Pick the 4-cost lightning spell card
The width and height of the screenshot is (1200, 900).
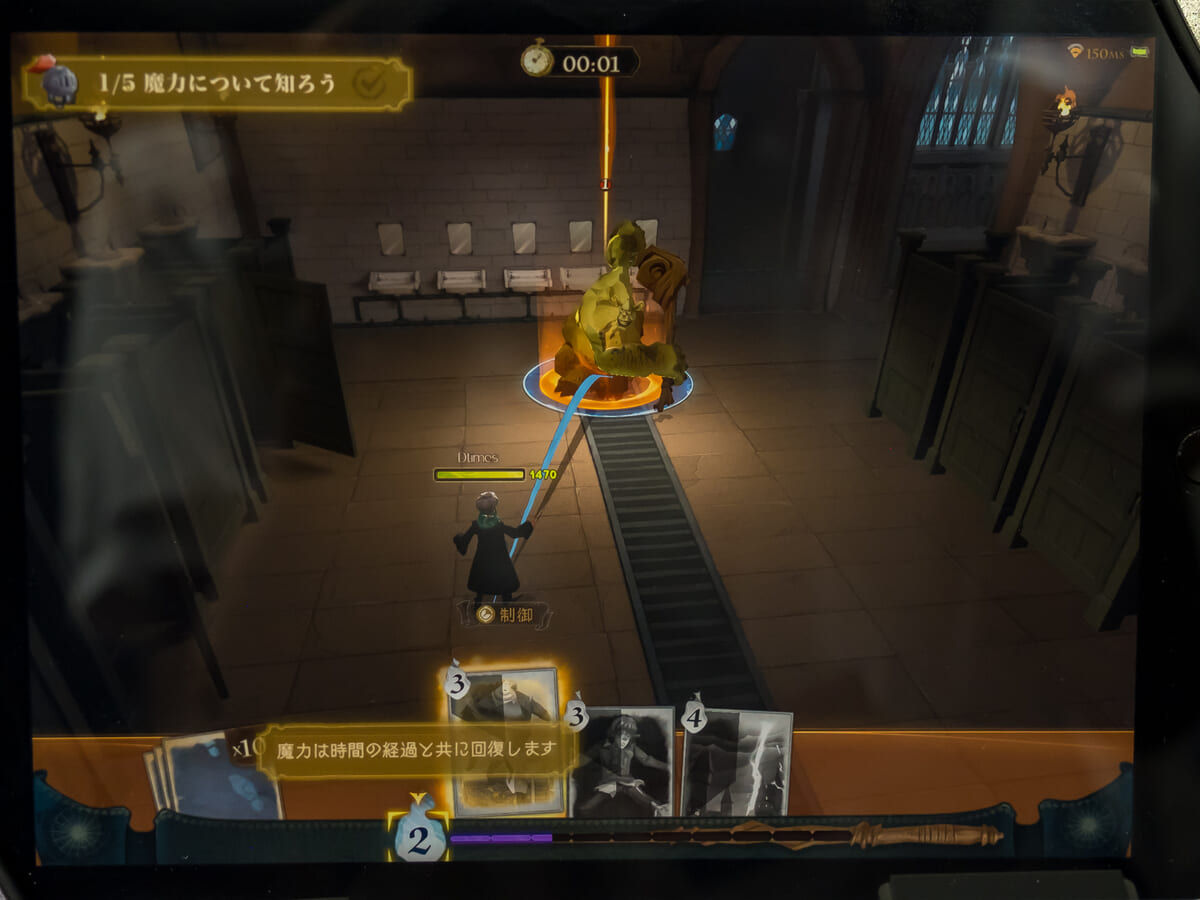(737, 762)
